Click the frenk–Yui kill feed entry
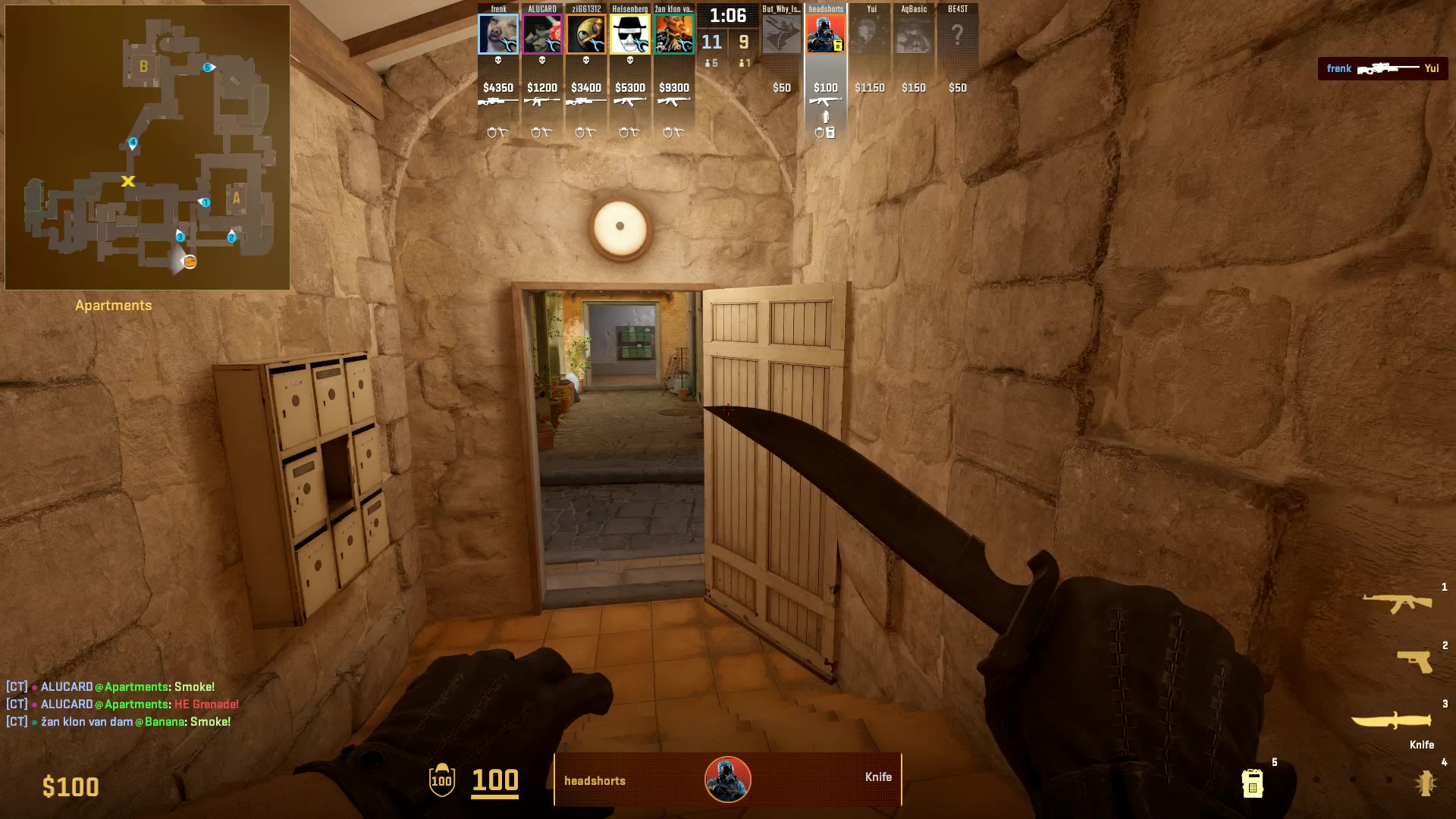Image resolution: width=1456 pixels, height=819 pixels. [1382, 68]
